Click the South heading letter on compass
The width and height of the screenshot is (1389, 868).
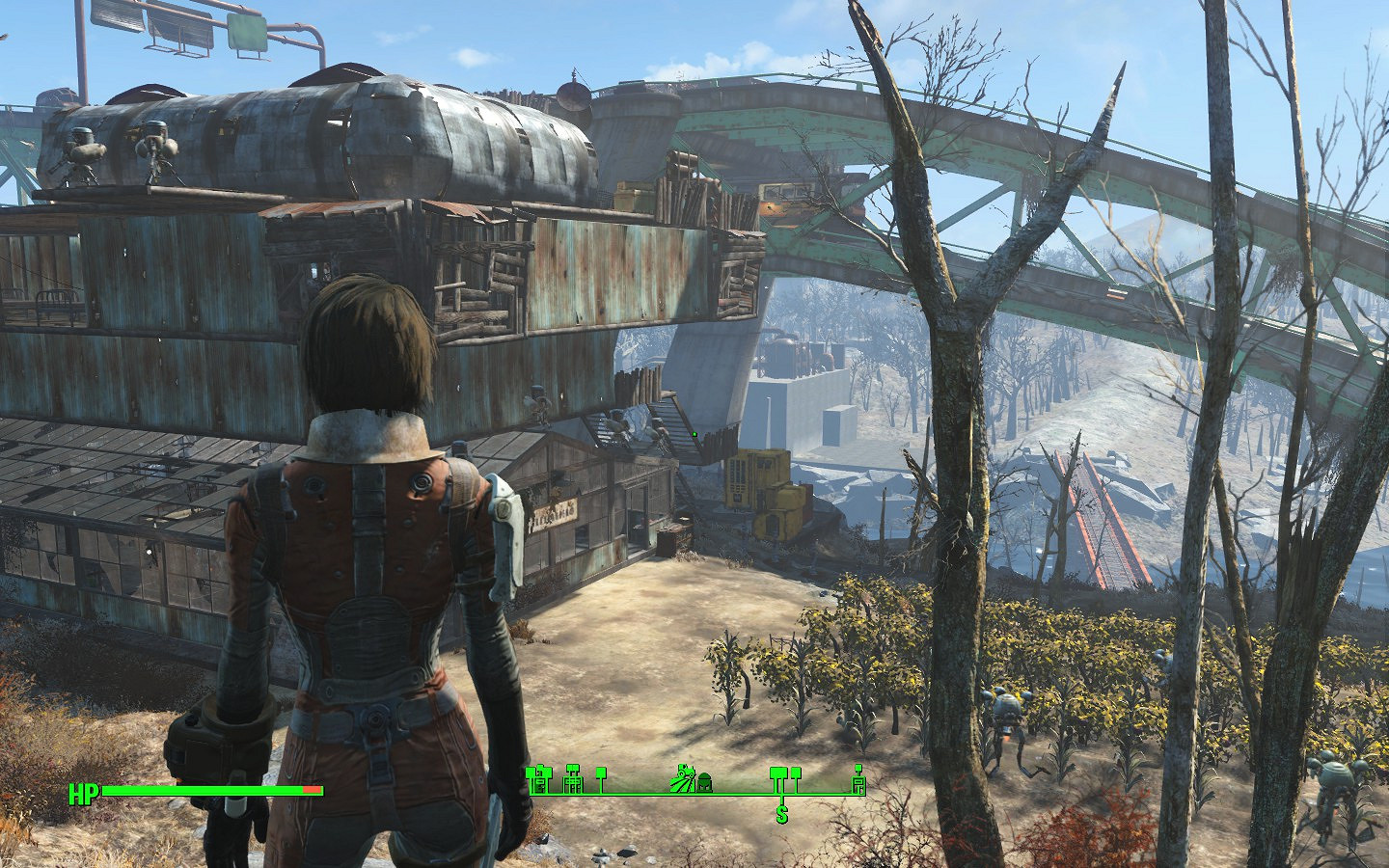click(x=781, y=815)
